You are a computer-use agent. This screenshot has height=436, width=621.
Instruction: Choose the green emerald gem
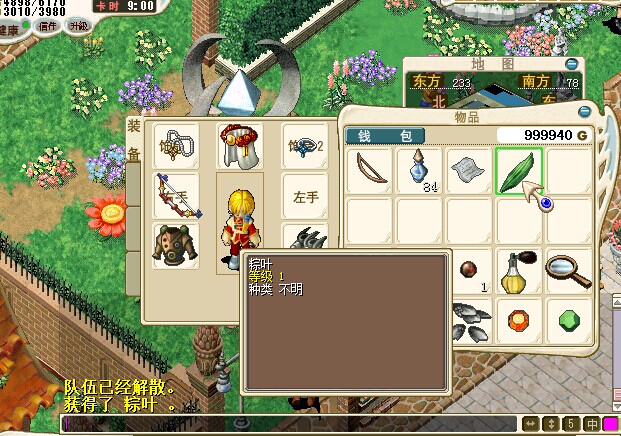(567, 320)
